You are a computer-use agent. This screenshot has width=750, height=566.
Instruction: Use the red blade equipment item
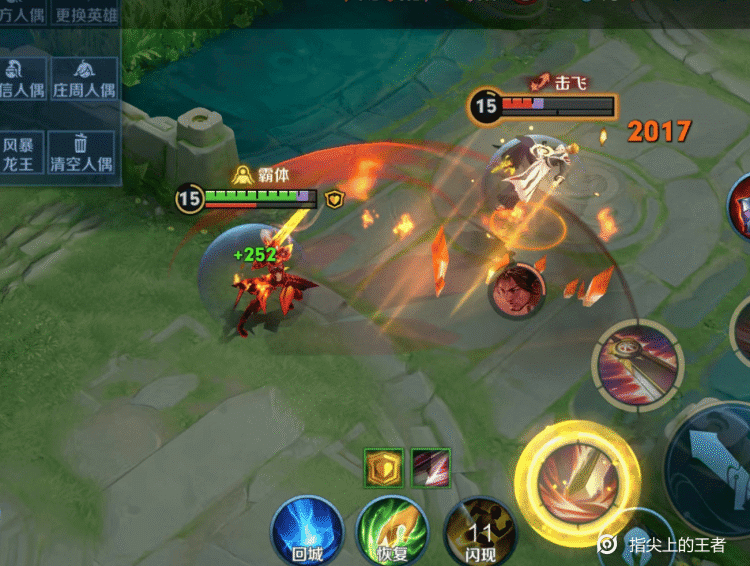431,467
